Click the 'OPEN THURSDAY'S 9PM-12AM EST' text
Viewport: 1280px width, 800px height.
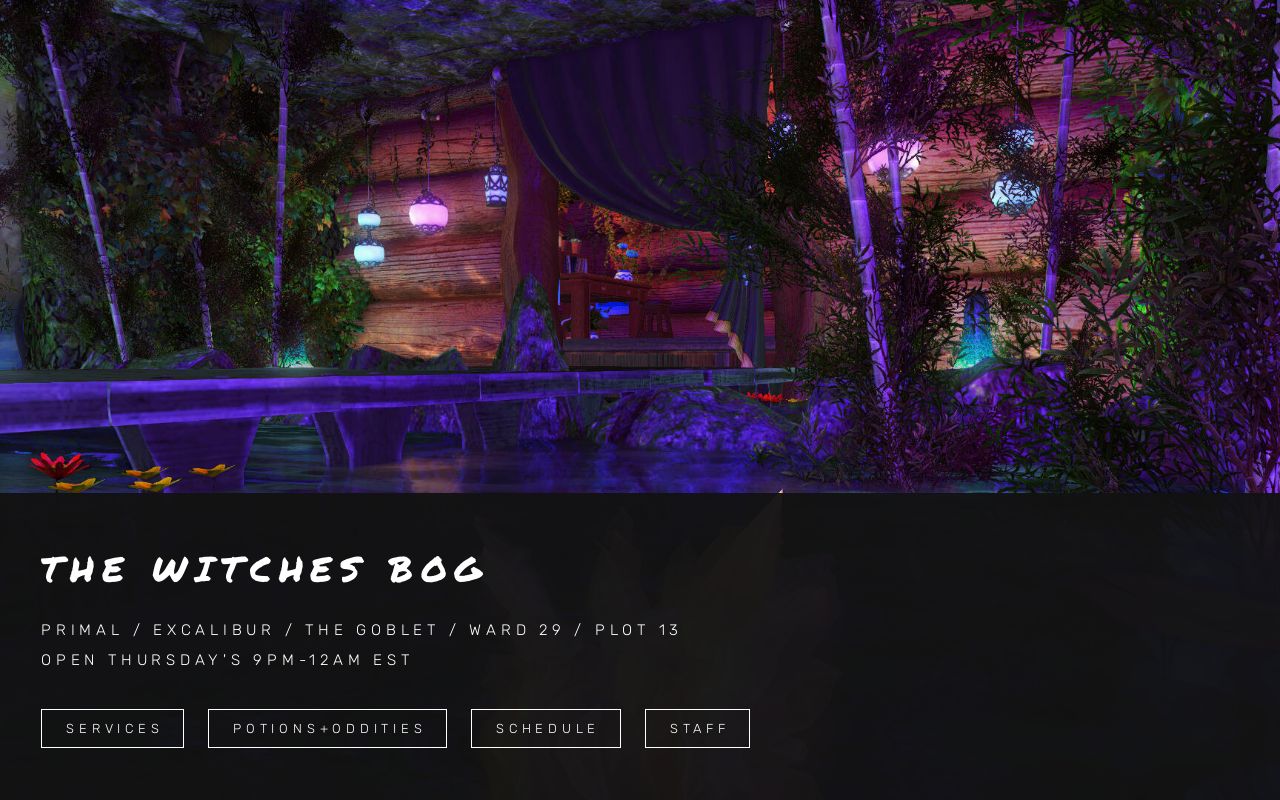click(226, 659)
